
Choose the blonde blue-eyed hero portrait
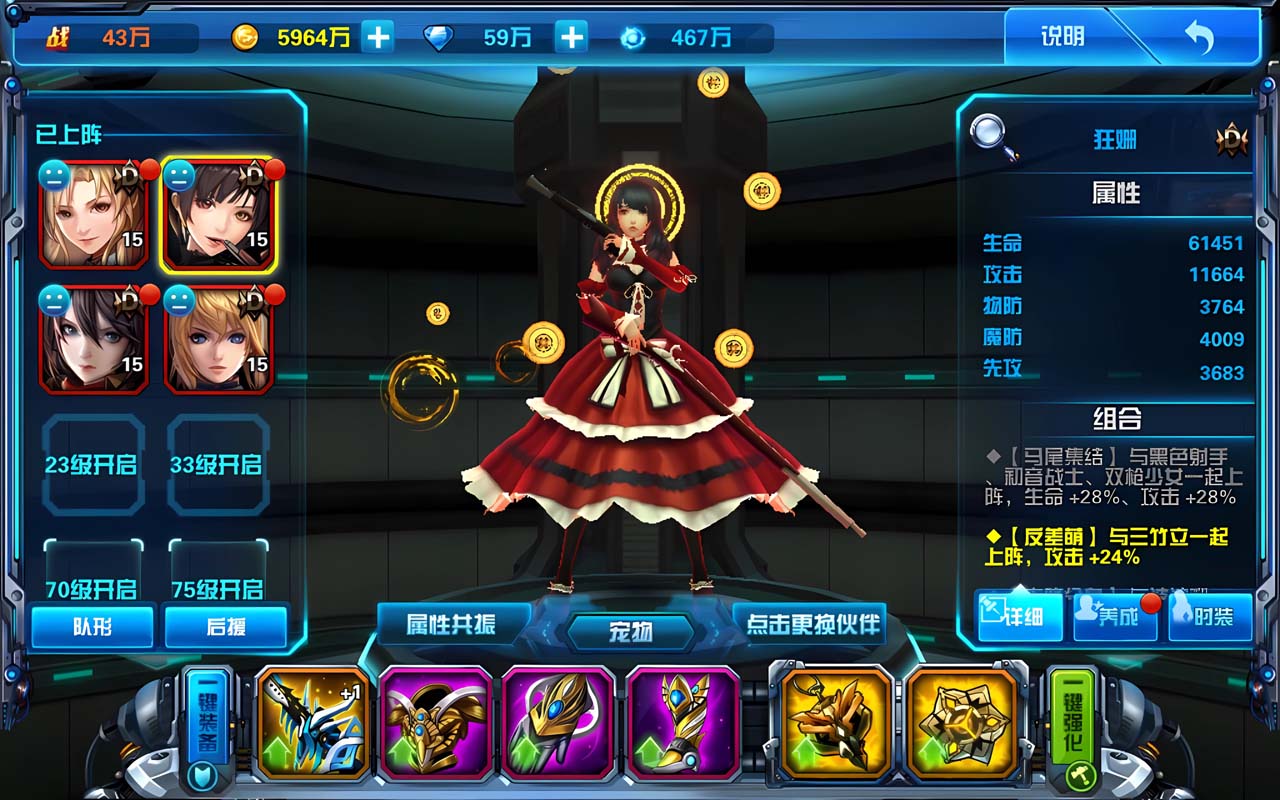[x=217, y=338]
